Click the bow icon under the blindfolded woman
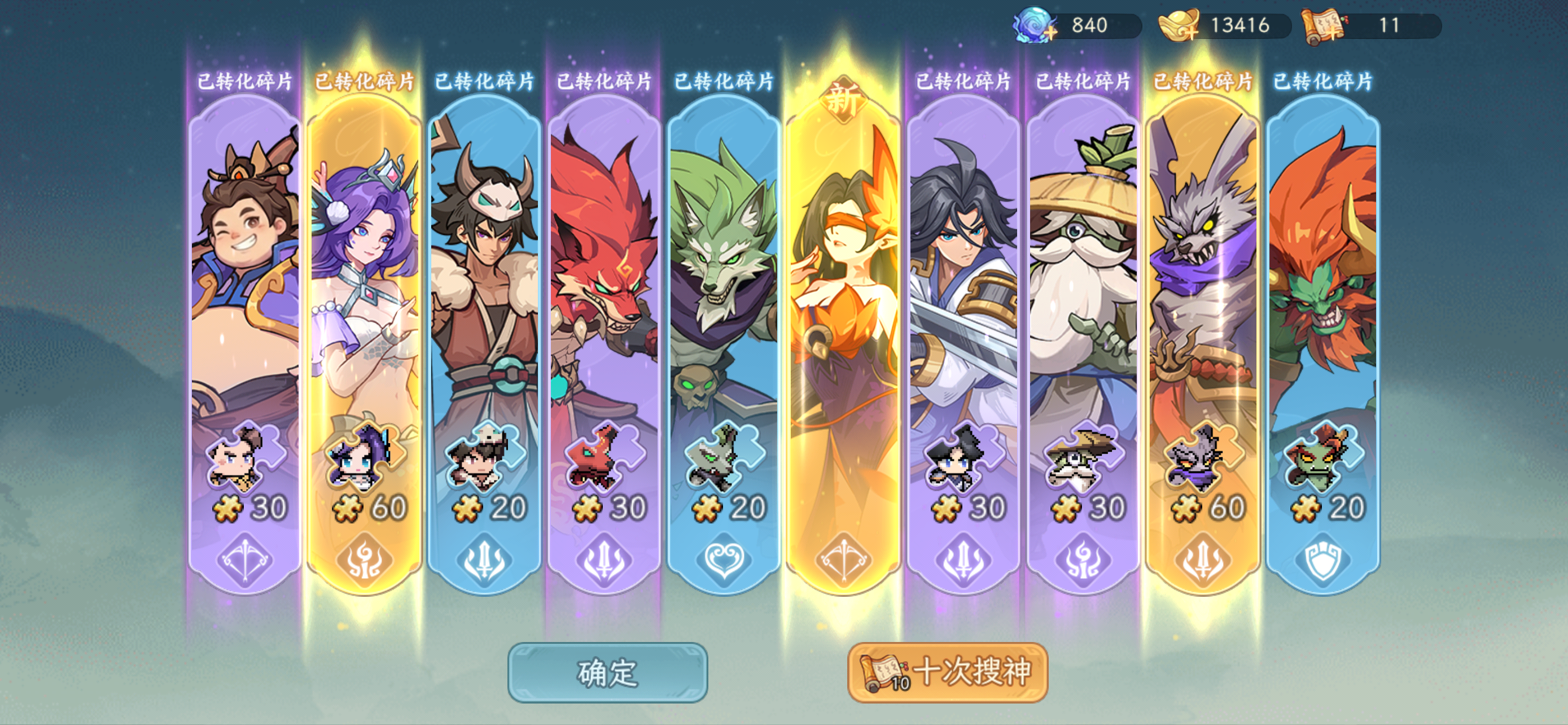This screenshot has width=1568, height=725. tap(846, 561)
